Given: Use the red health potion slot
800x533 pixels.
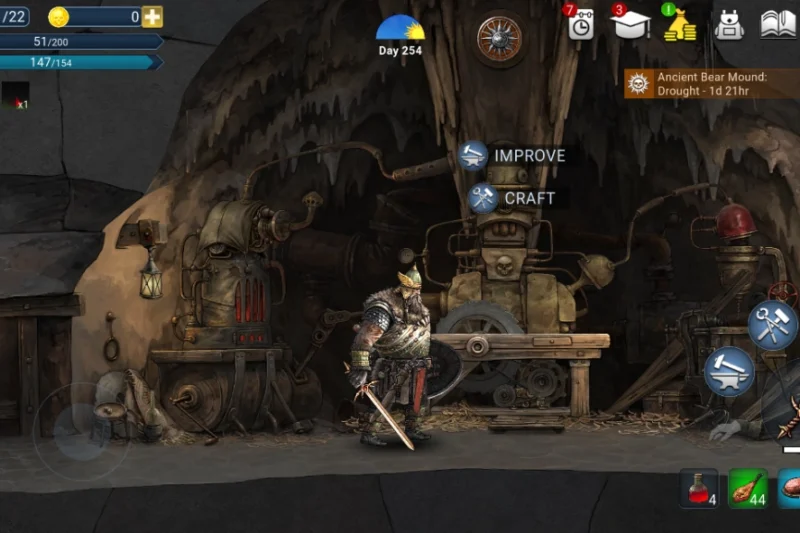Looking at the screenshot, I should point(699,488).
